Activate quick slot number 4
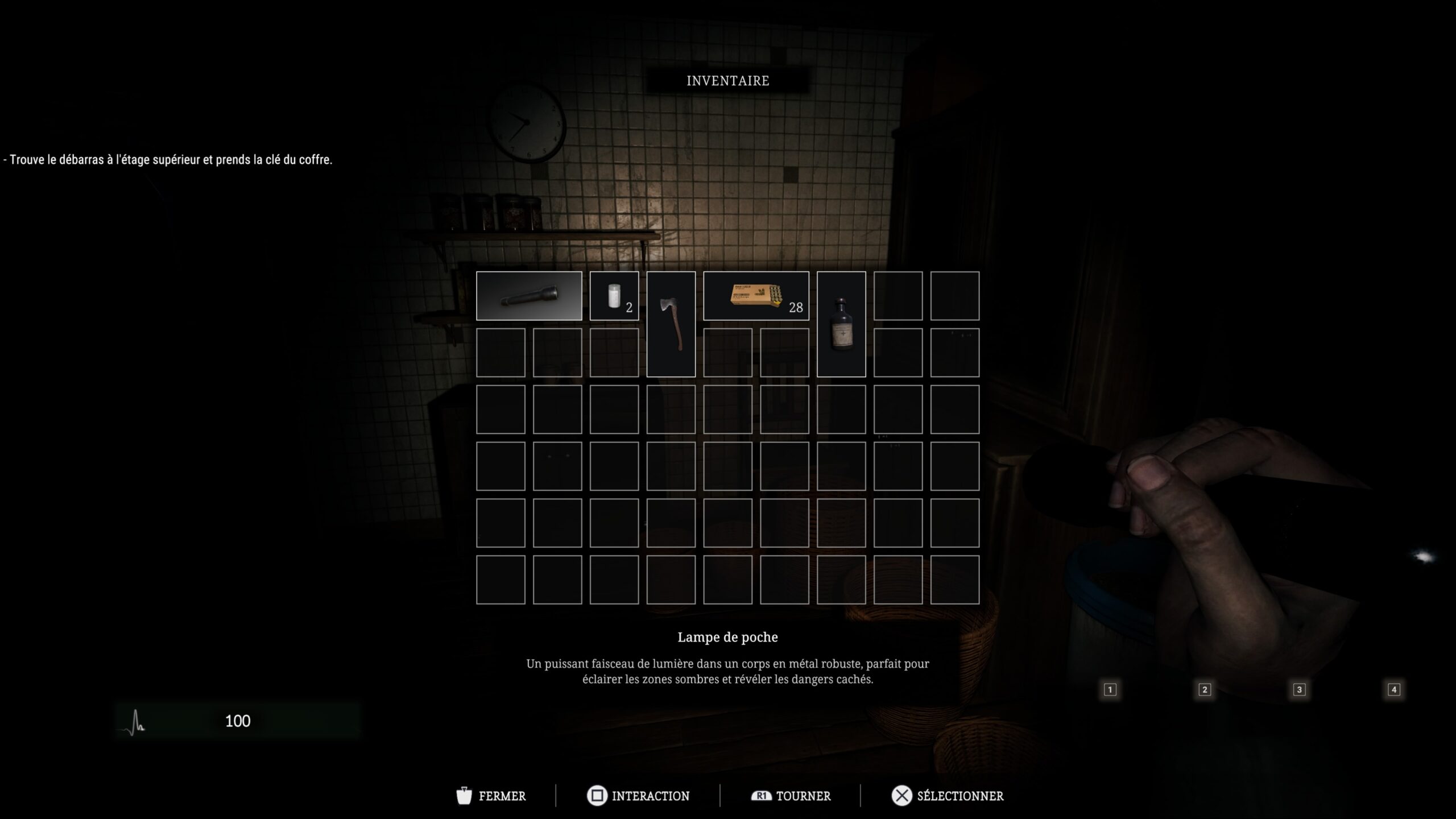The image size is (1456, 819). click(x=1394, y=690)
